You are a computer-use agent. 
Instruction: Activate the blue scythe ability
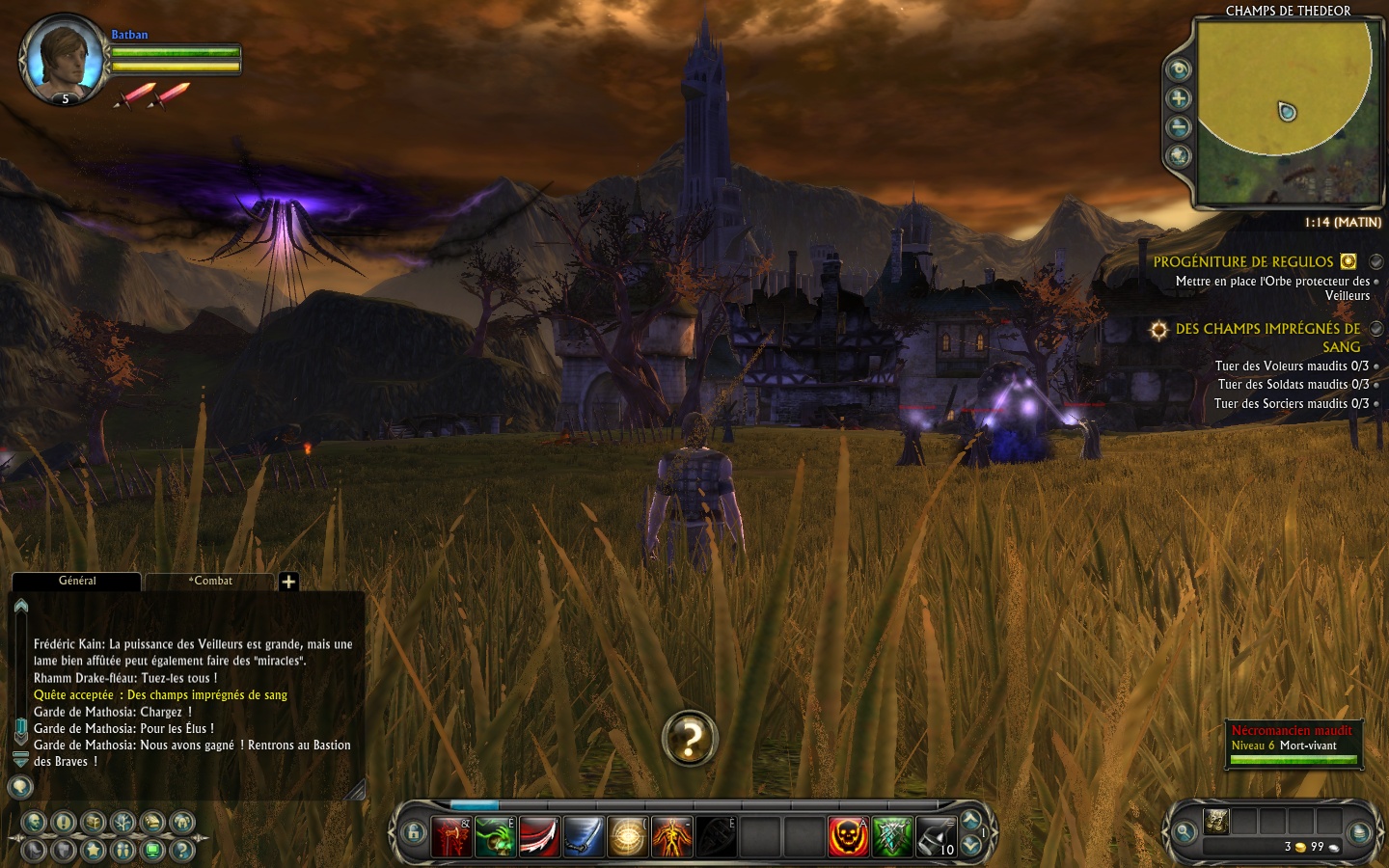(583, 837)
